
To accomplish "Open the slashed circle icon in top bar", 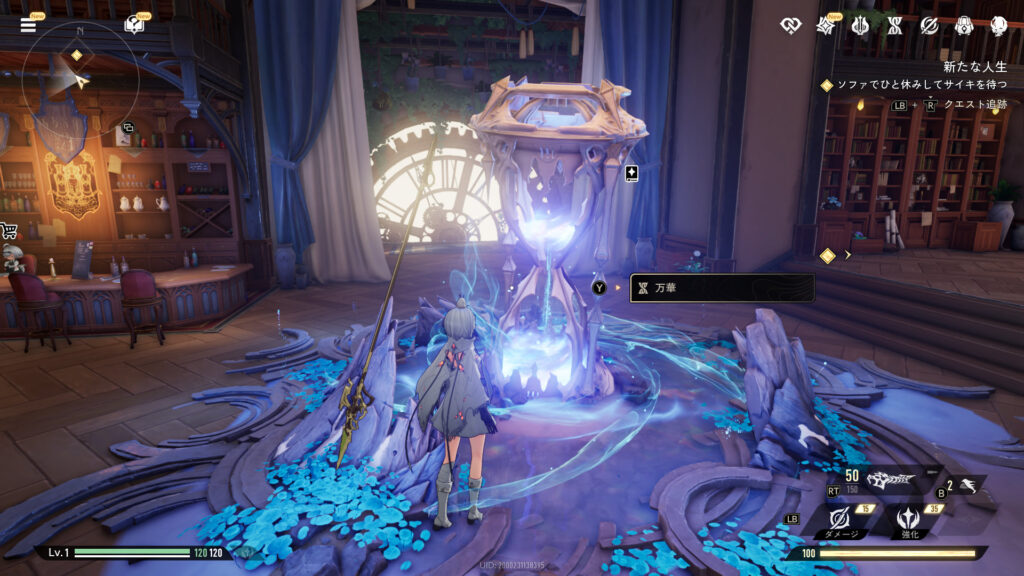I will pyautogui.click(x=929, y=25).
